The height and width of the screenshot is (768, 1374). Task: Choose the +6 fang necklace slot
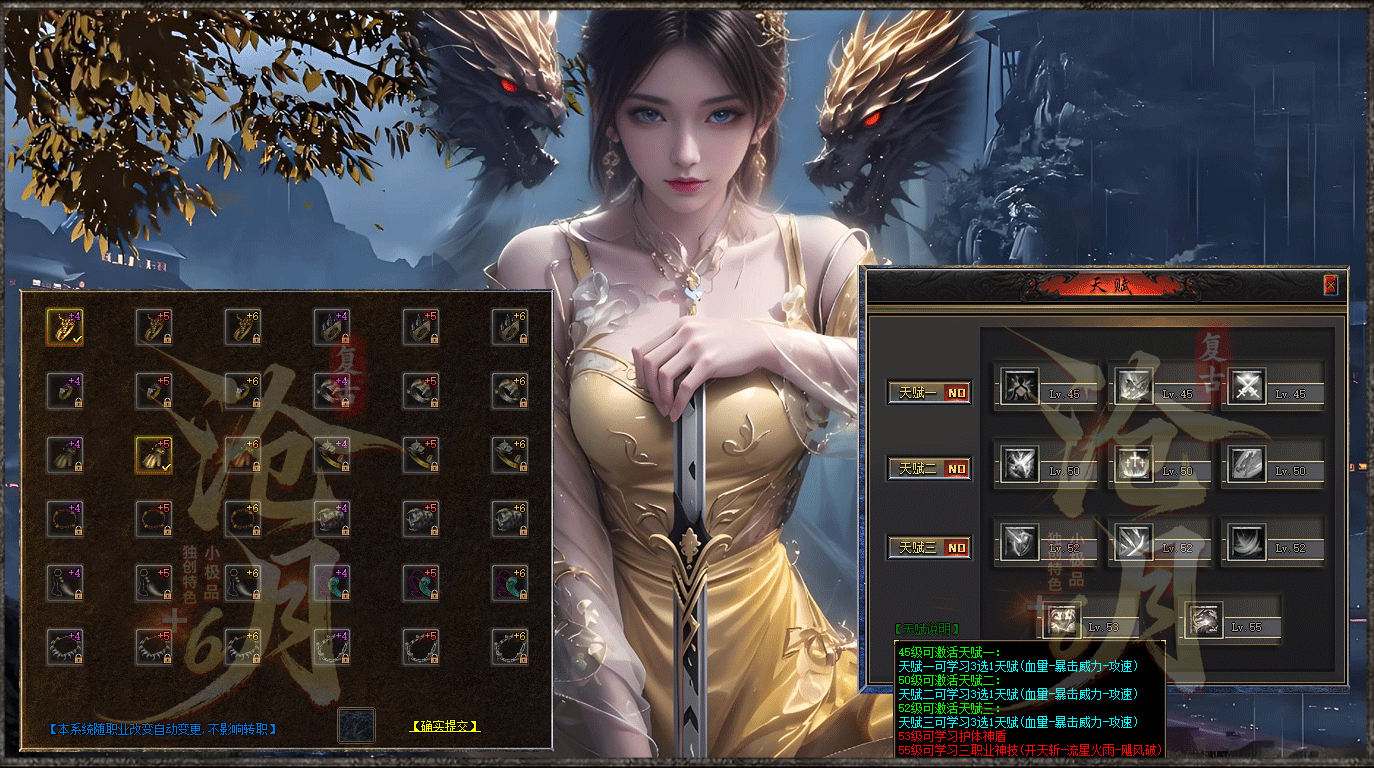(x=243, y=583)
